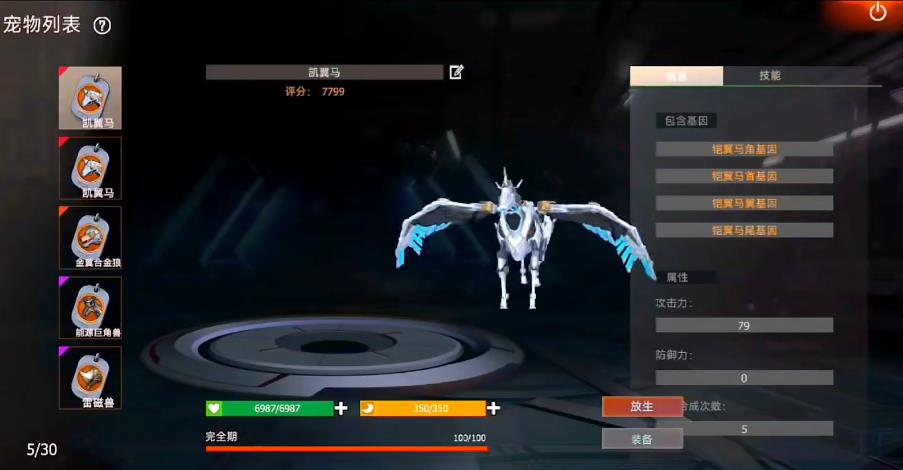Select the 铠翼马翼基因 gene entry
This screenshot has width=903, height=470.
pos(744,203)
